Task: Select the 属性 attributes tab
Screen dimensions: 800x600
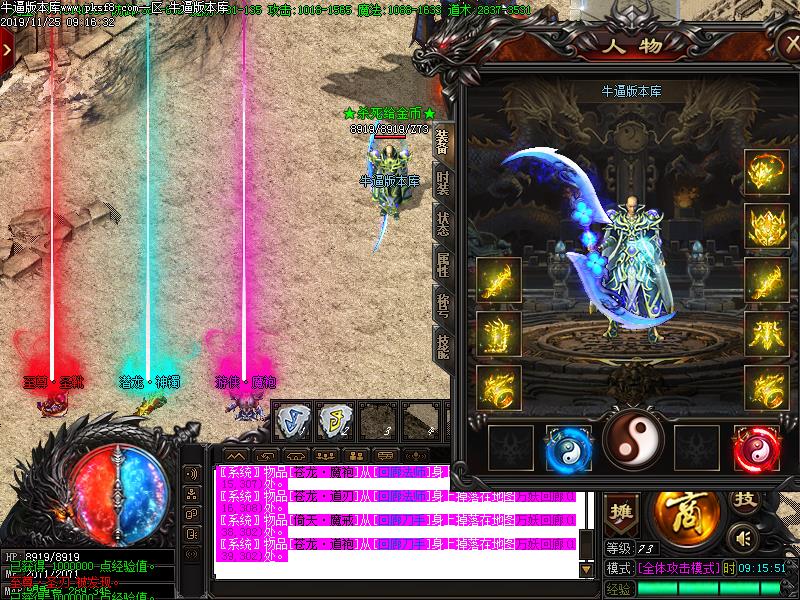Action: pyautogui.click(x=443, y=263)
